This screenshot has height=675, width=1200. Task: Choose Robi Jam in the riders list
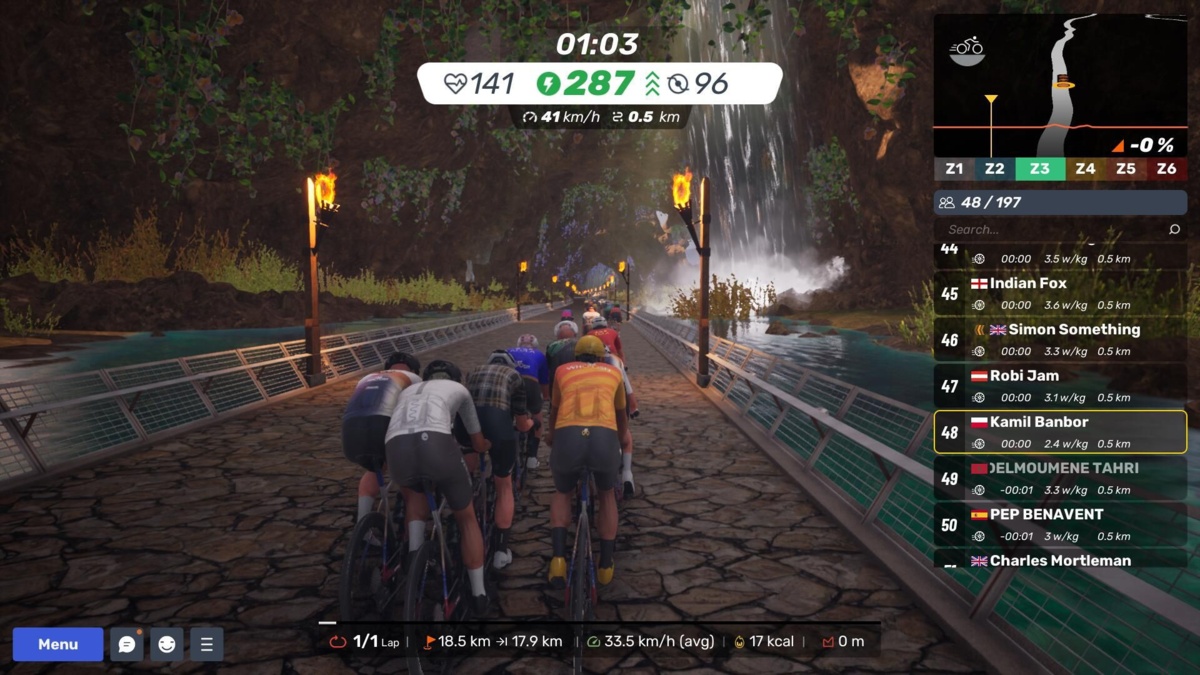pyautogui.click(x=1060, y=385)
